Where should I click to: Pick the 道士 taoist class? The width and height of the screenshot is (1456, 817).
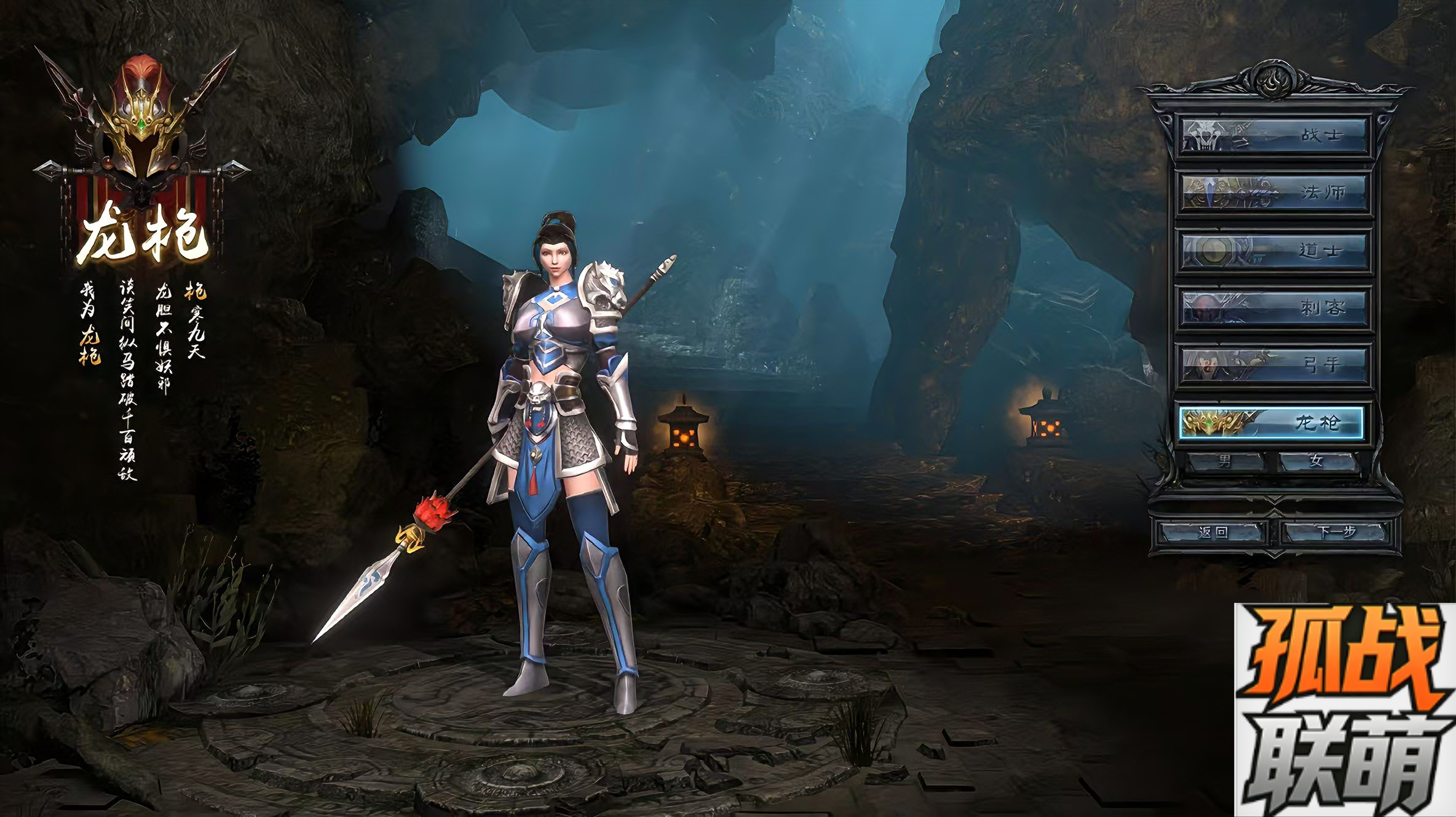pyautogui.click(x=1274, y=251)
